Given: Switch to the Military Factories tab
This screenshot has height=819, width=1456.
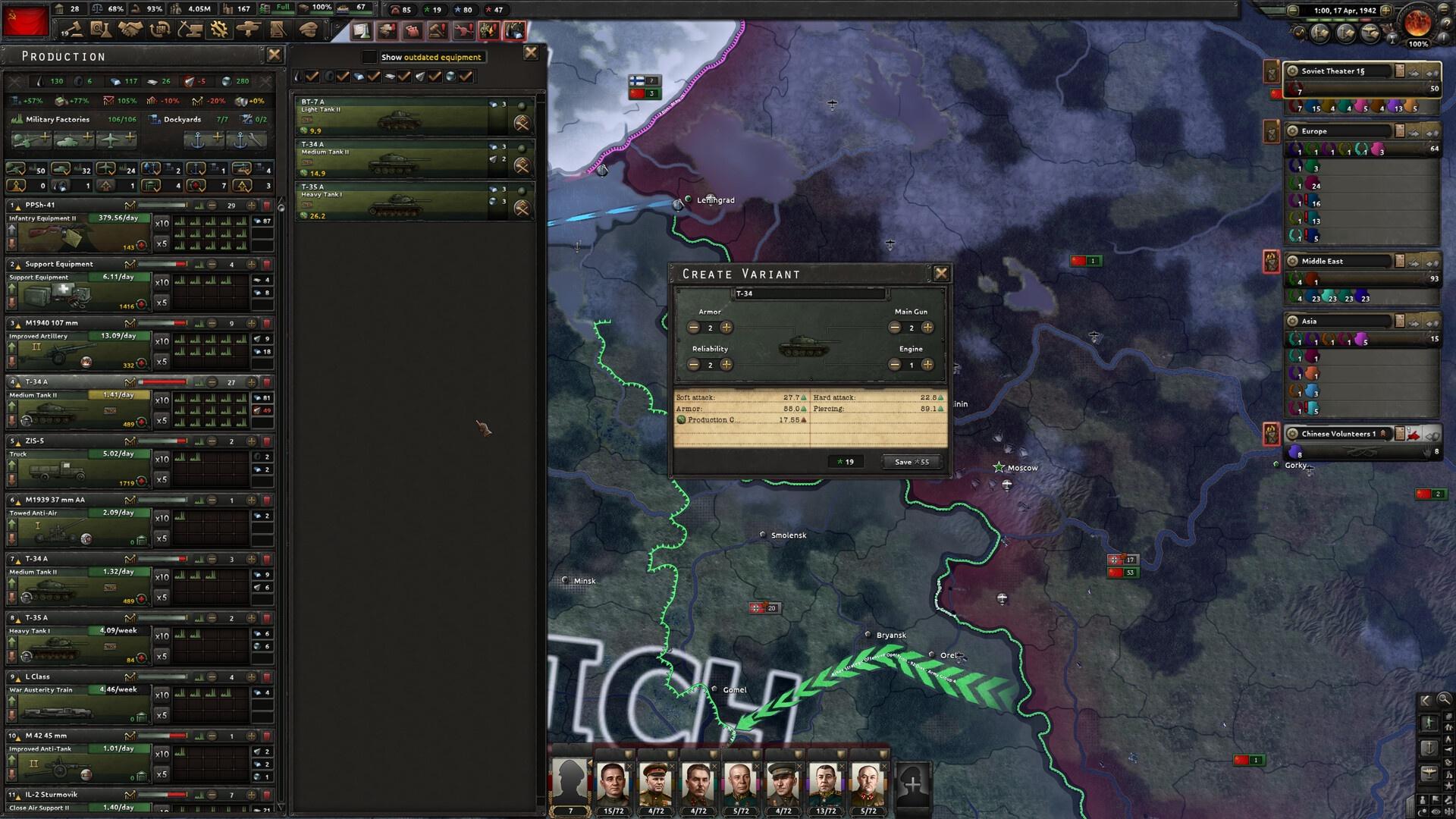Looking at the screenshot, I should (58, 119).
